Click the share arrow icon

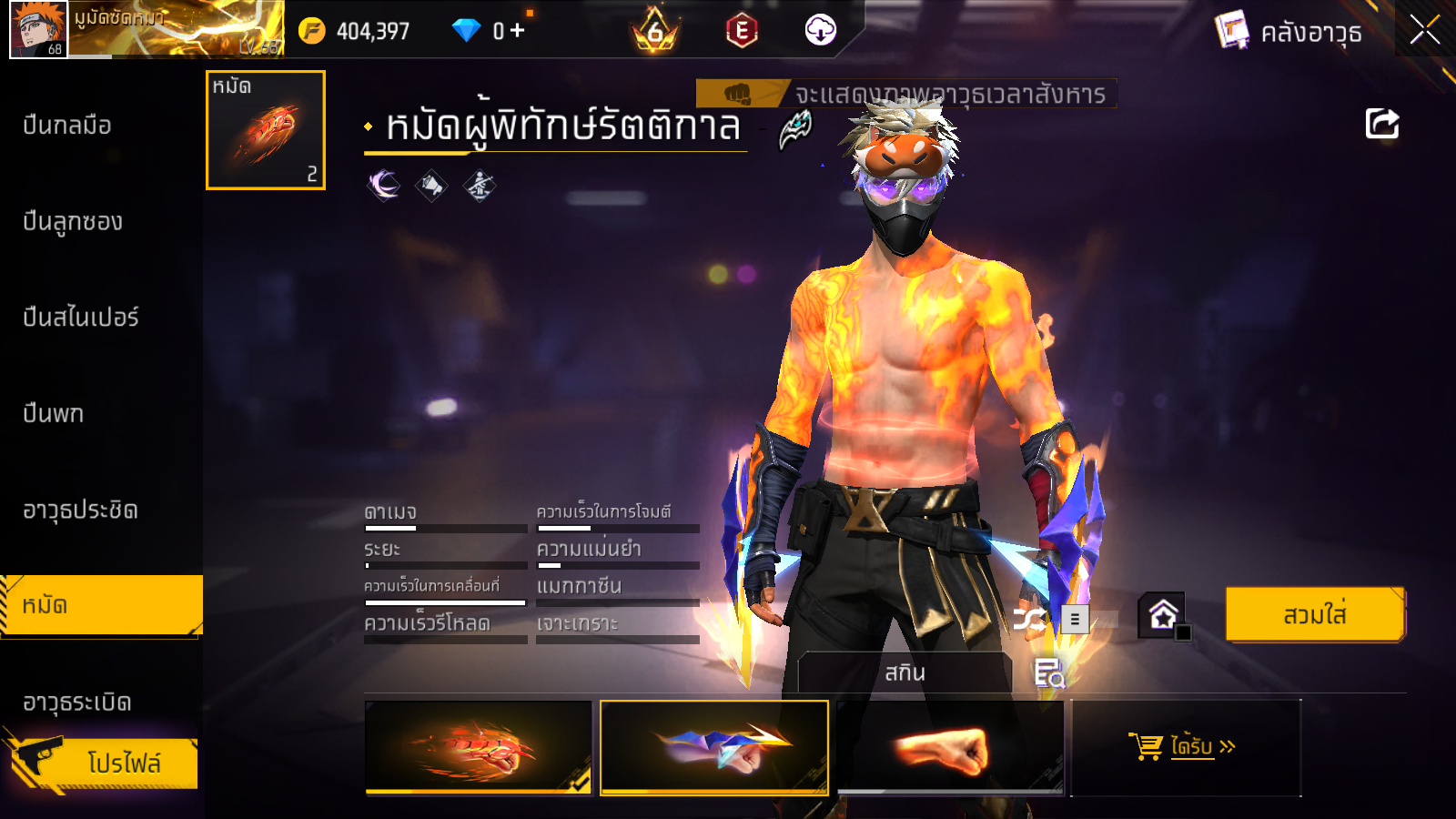tap(1381, 124)
